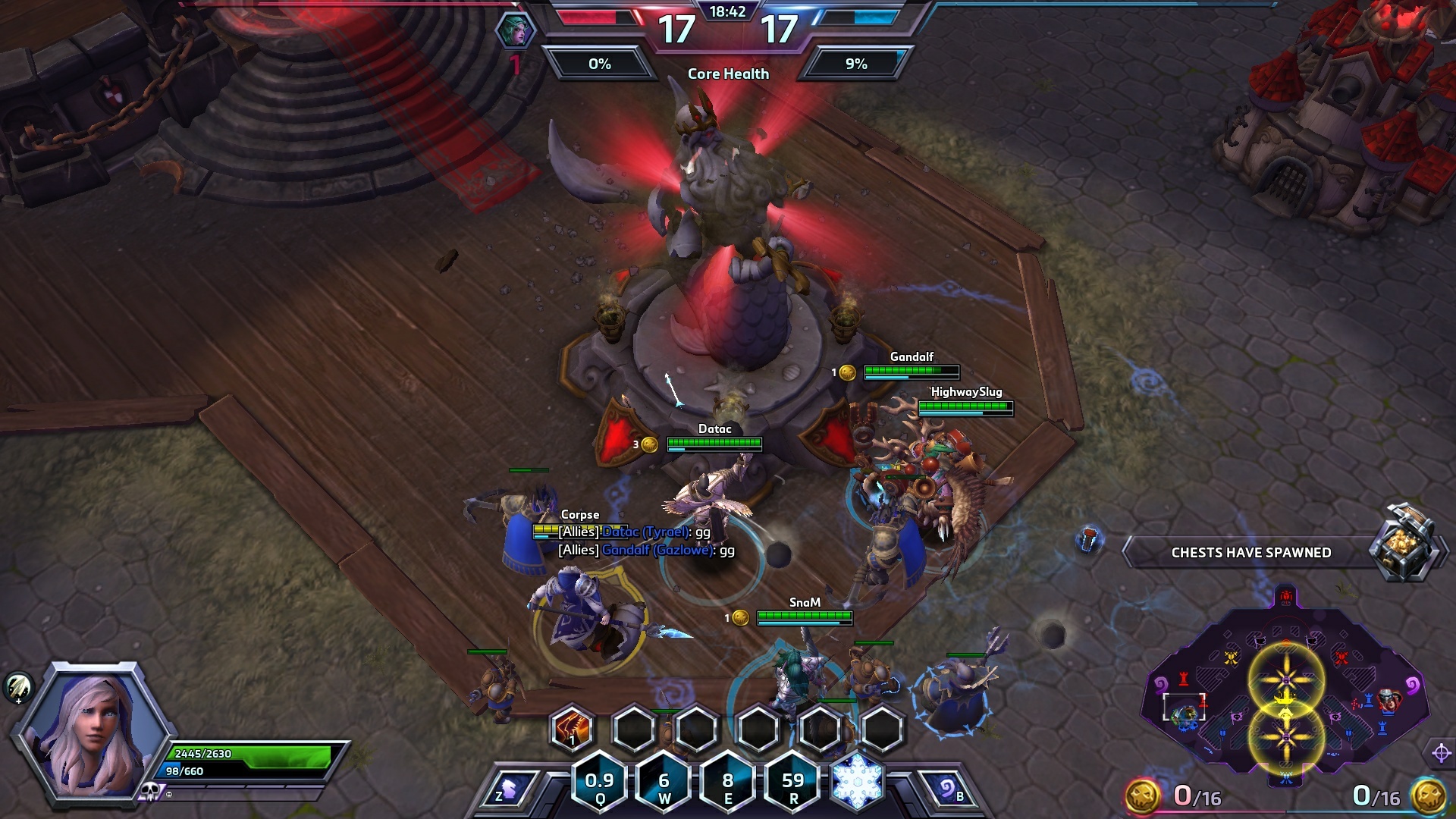This screenshot has width=1456, height=819.
Task: Click the Chests Have Spawned objective banner
Action: 1251,552
